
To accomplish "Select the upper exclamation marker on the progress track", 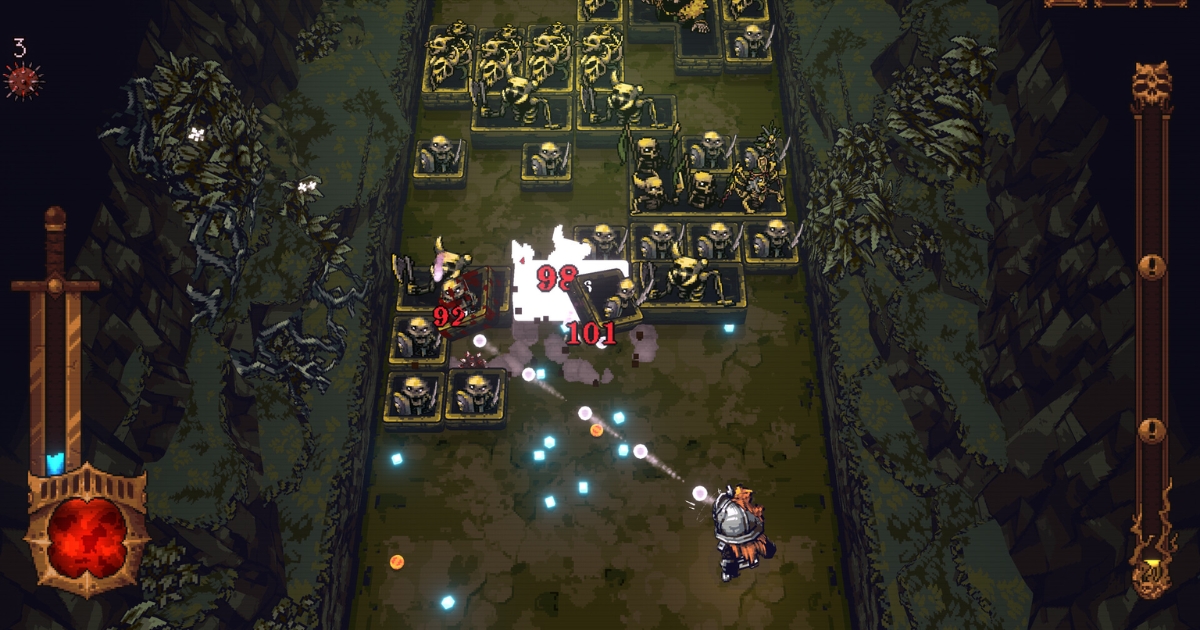I will coord(1153,267).
